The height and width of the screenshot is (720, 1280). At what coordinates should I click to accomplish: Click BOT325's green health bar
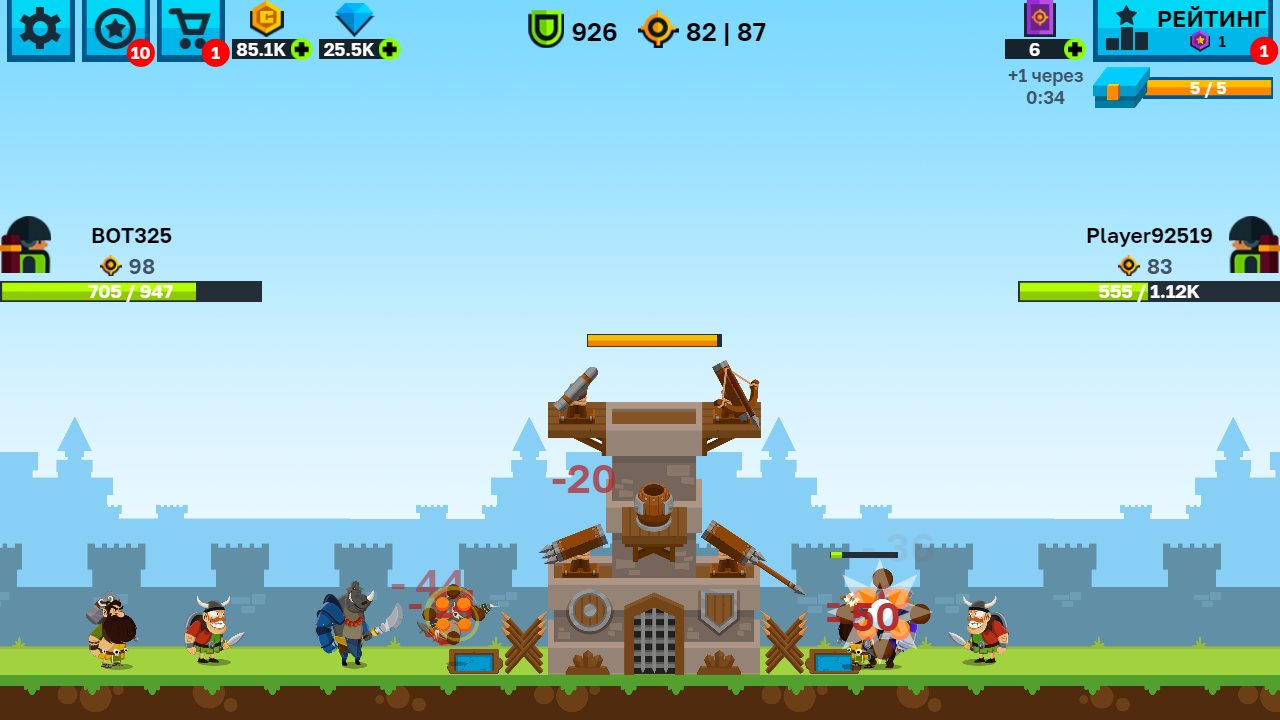coord(130,292)
